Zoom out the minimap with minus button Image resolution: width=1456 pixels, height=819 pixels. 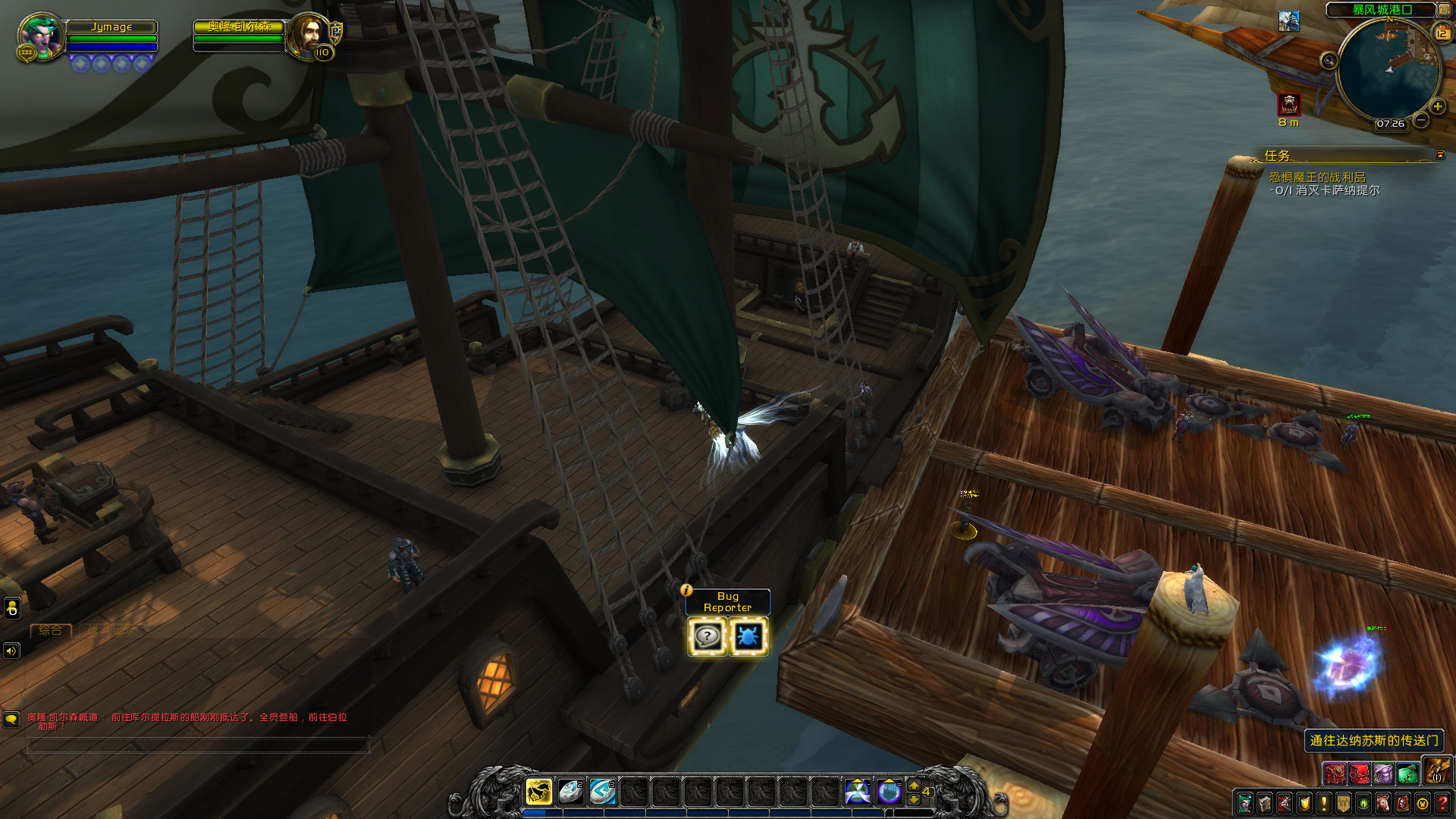[x=1421, y=121]
